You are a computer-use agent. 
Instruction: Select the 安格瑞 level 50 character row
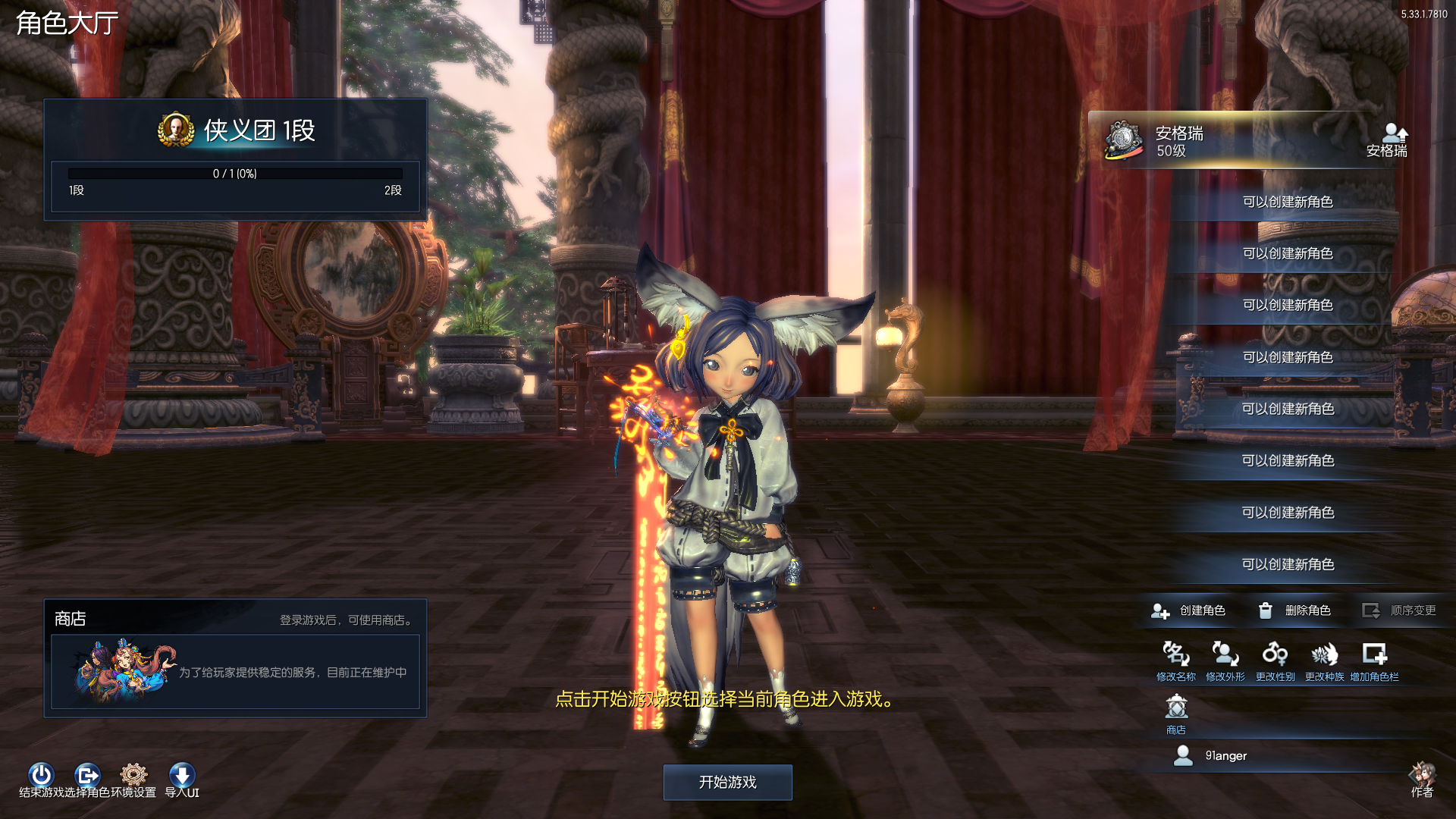(1213, 141)
